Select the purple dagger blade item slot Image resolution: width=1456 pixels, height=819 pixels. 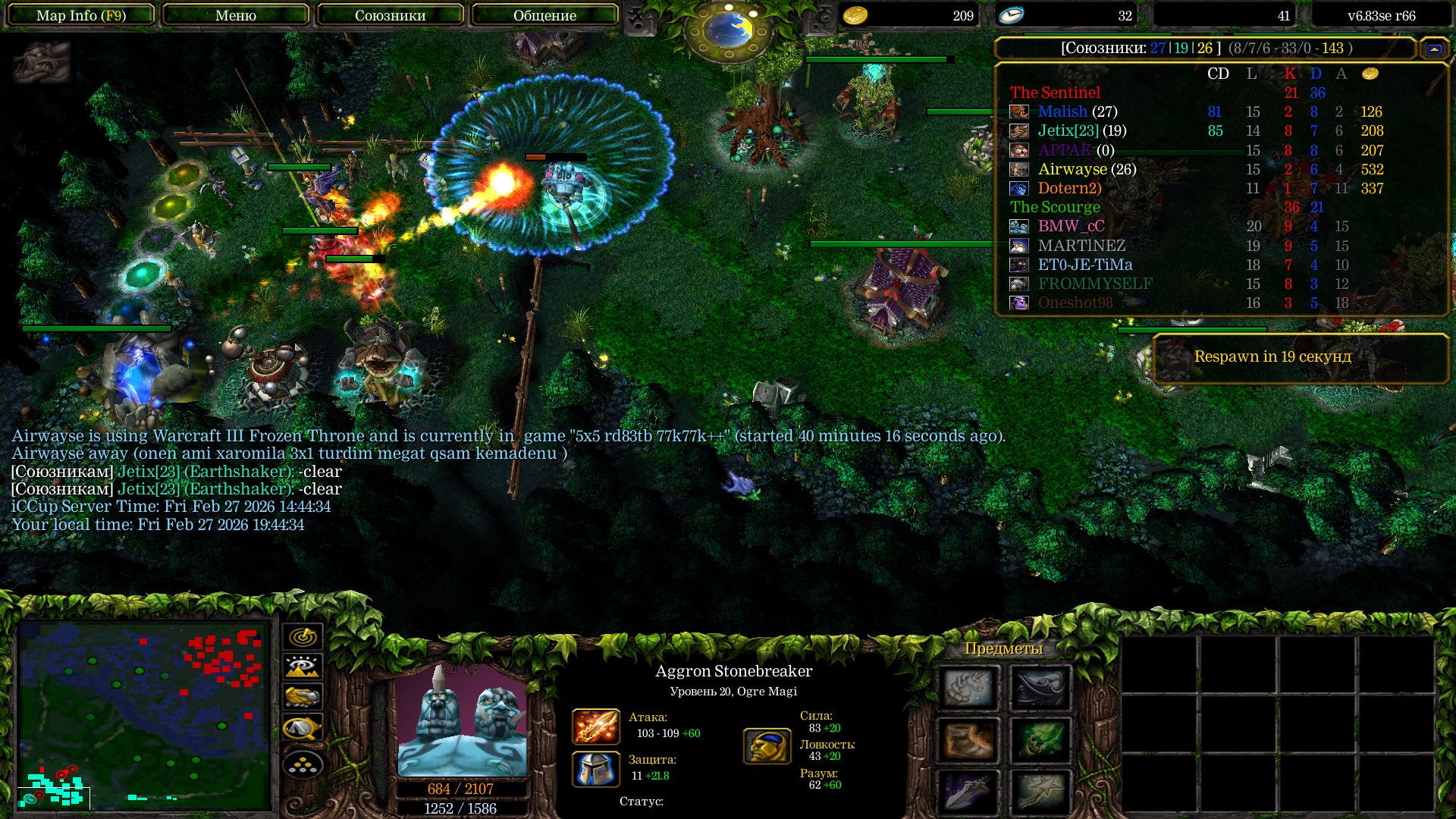click(968, 792)
